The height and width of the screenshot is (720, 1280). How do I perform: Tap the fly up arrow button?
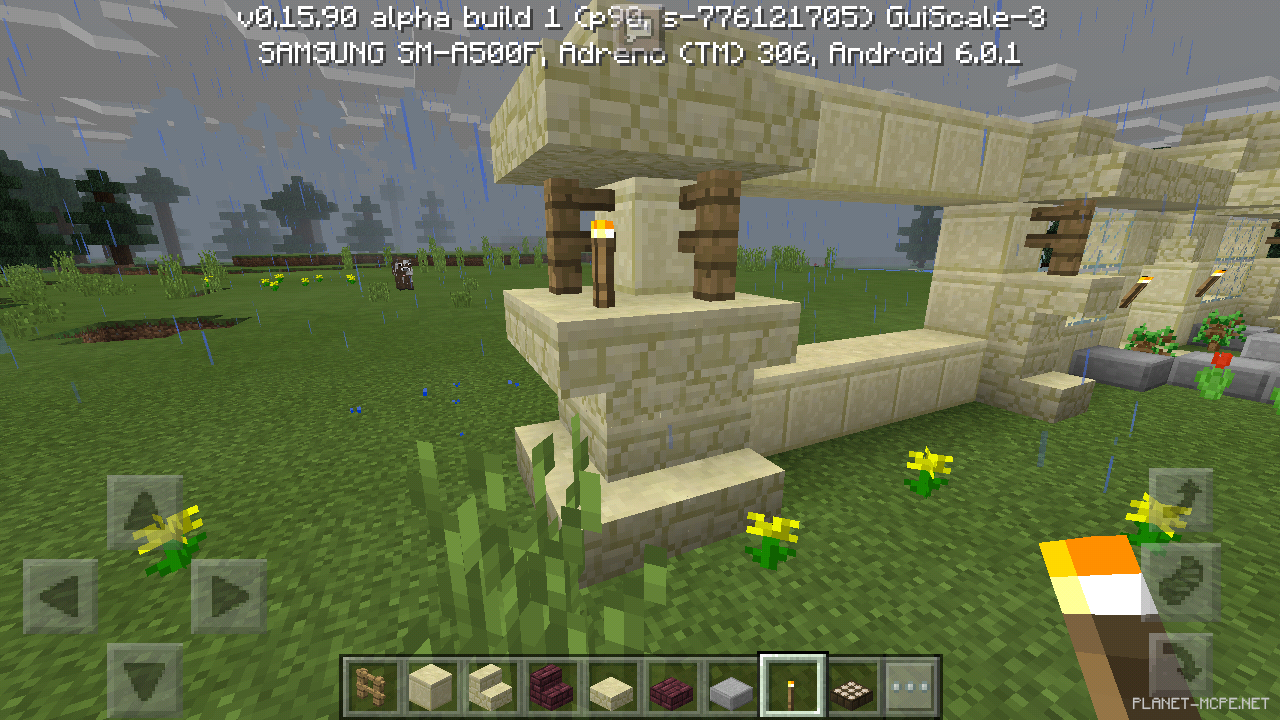tap(1181, 500)
